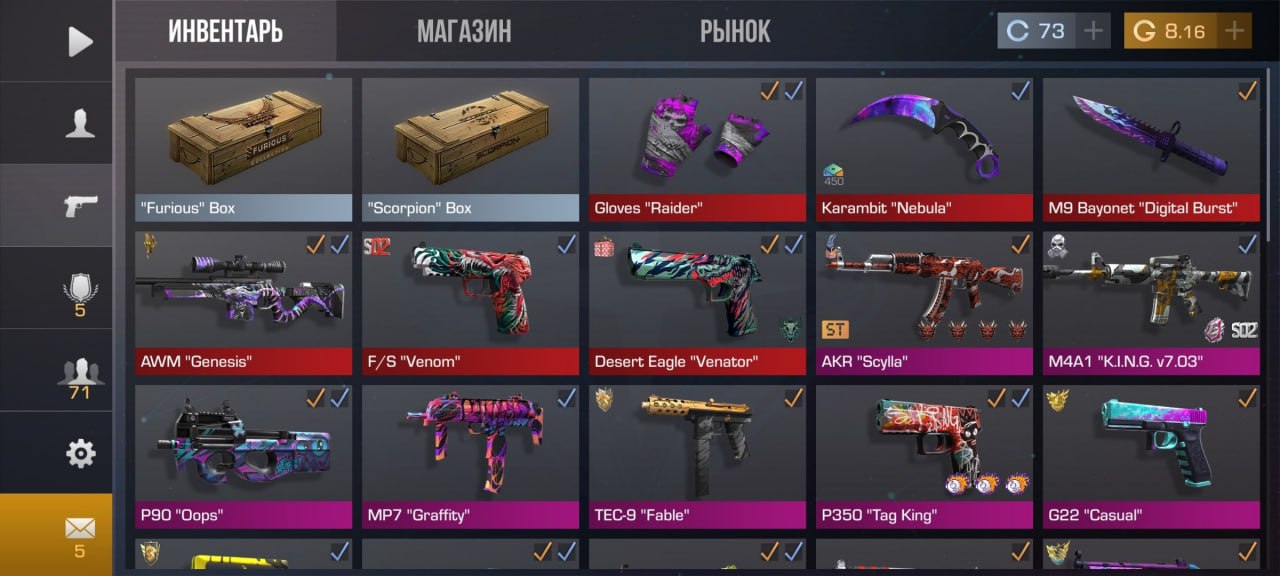The height and width of the screenshot is (576, 1280).
Task: Open the rank medal icon
Action: pyautogui.click(x=79, y=292)
